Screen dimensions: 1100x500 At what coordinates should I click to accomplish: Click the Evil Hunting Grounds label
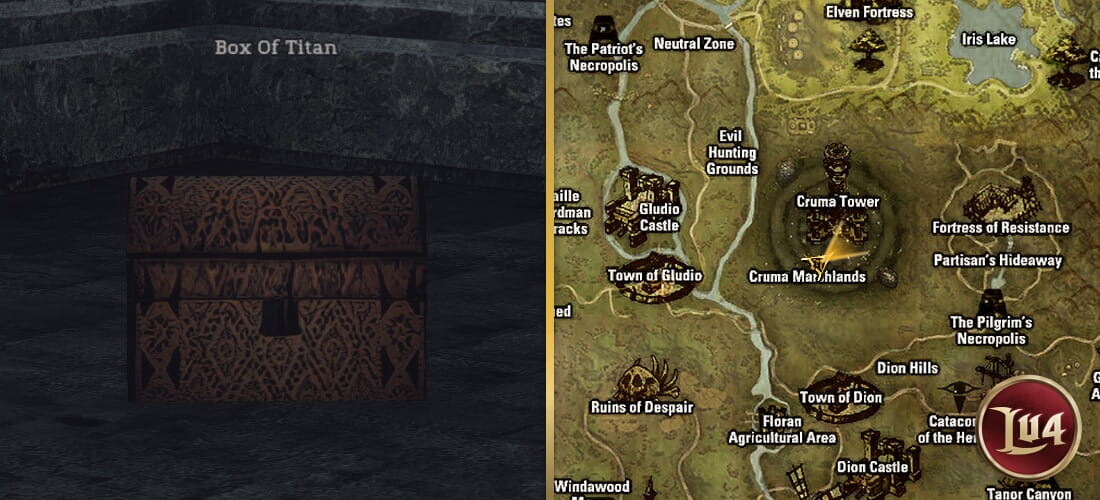coord(732,153)
